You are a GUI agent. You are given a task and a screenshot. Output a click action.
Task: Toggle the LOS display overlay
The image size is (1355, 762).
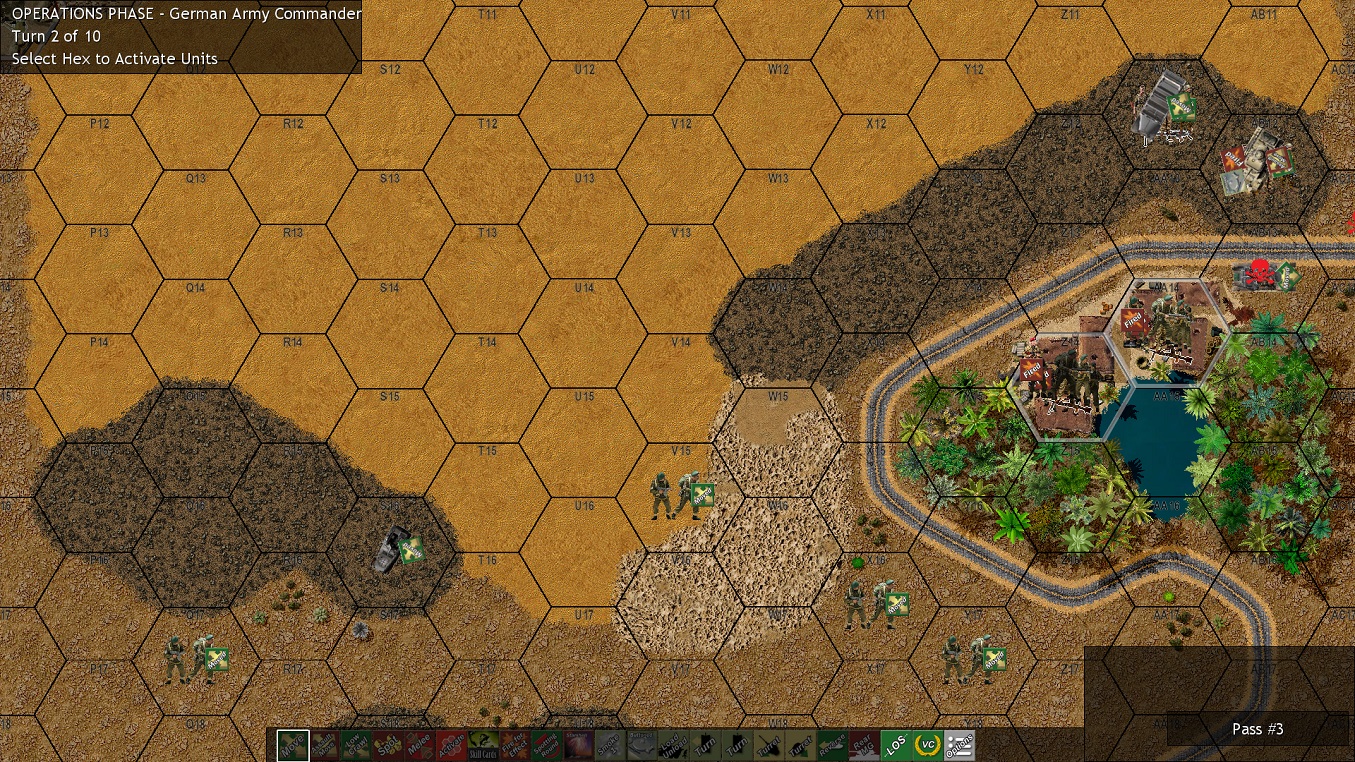pos(896,745)
